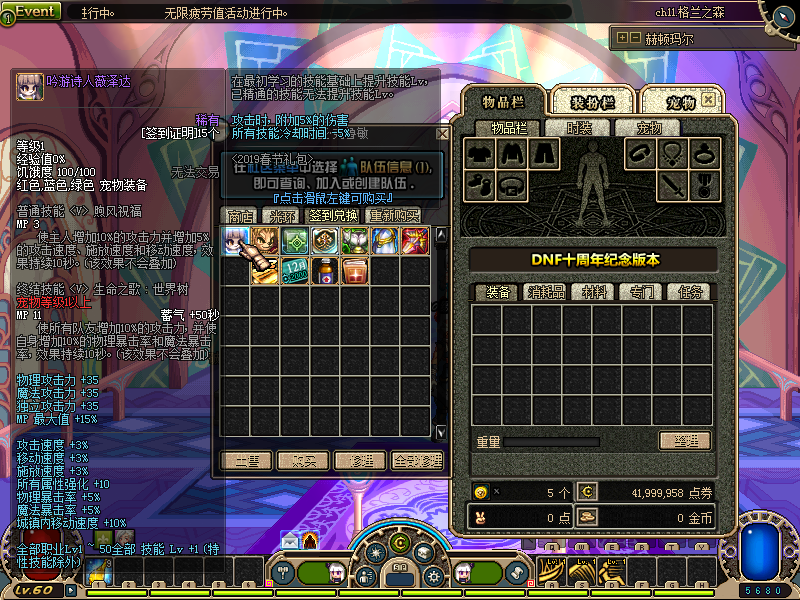Click the 出售 sell button
Image resolution: width=800 pixels, height=600 pixels.
[247, 461]
